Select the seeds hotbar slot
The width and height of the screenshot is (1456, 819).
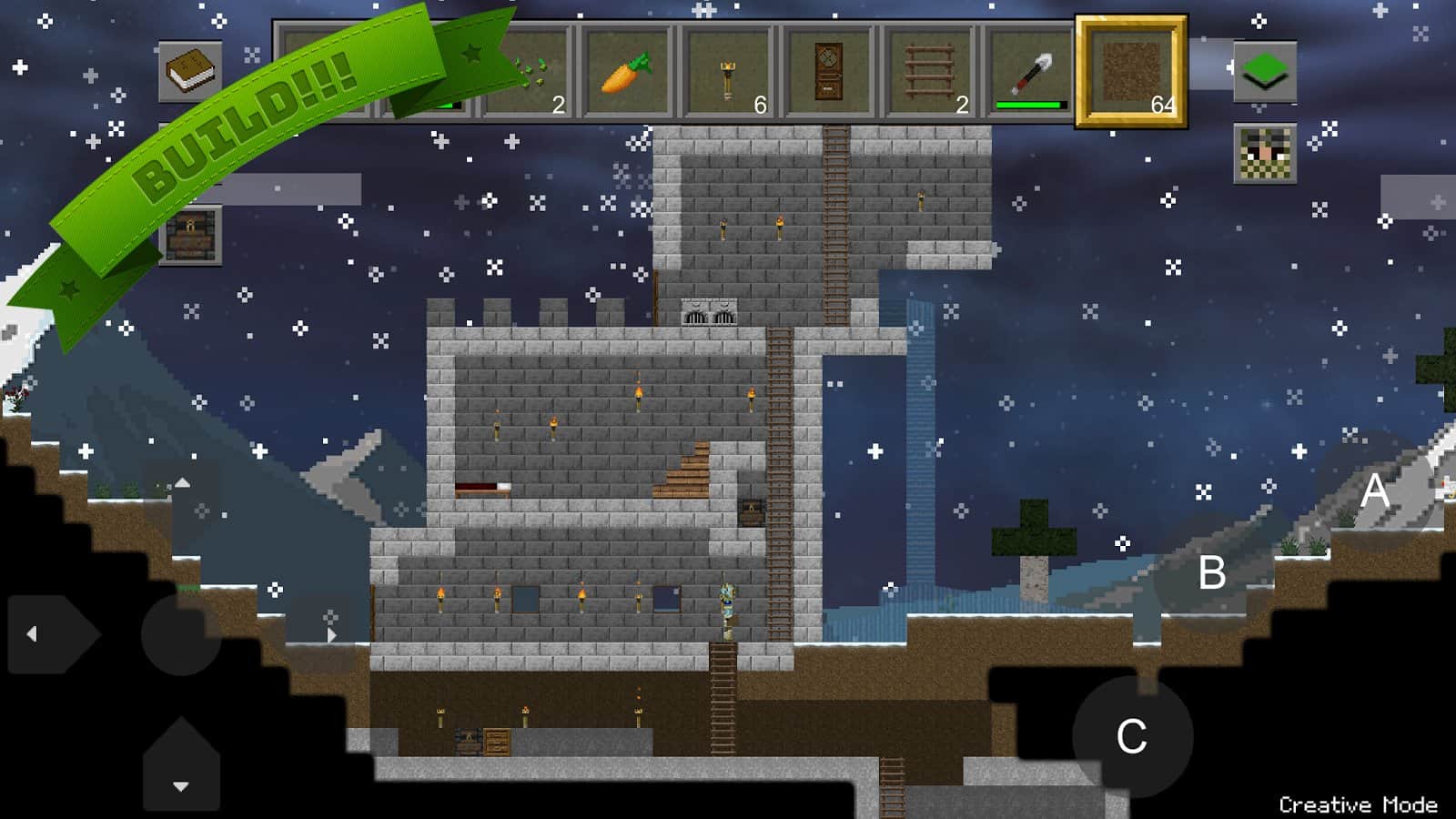528,73
